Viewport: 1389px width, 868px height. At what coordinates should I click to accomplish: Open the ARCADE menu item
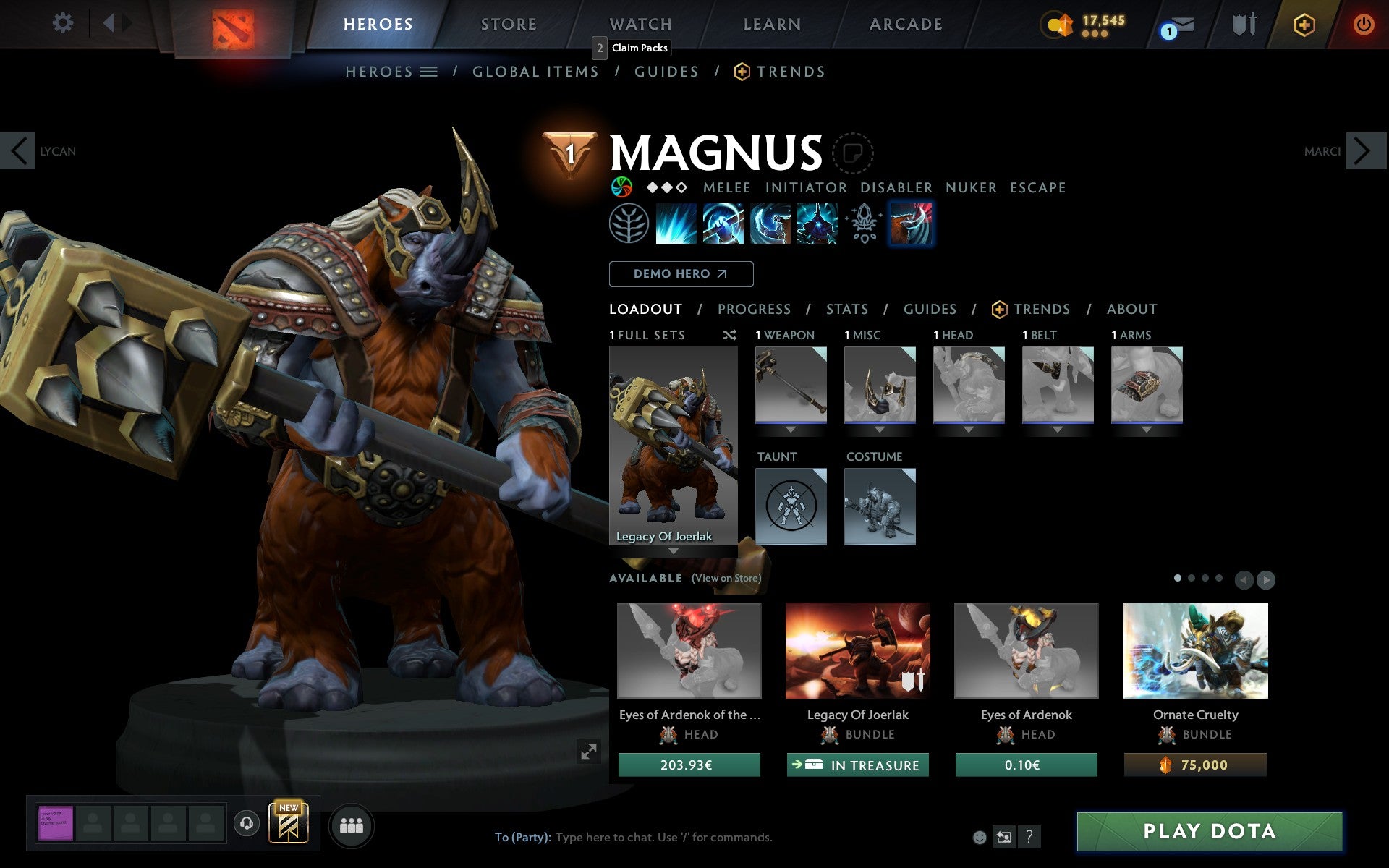906,24
